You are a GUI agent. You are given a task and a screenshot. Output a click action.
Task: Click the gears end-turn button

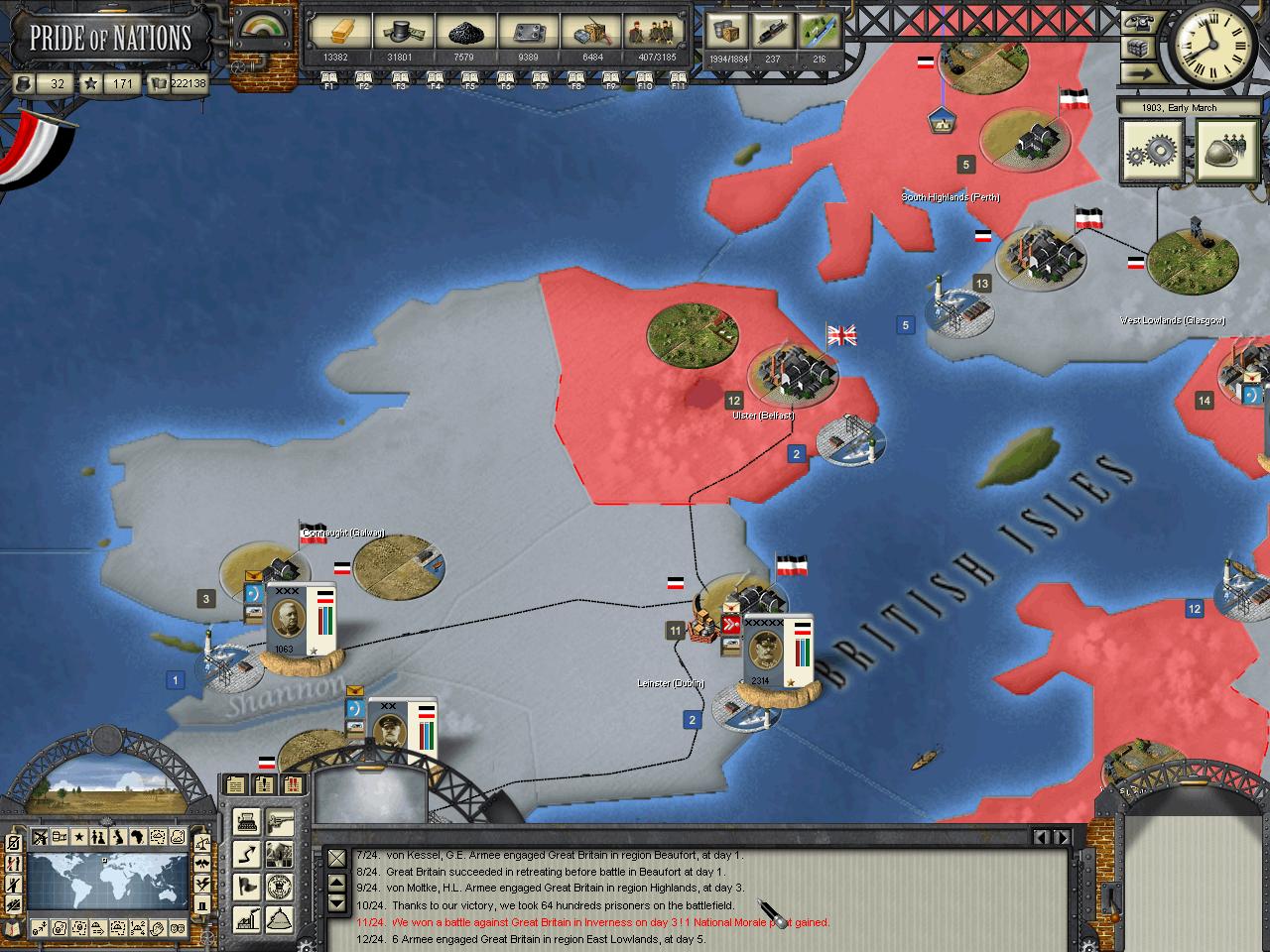tap(1152, 152)
